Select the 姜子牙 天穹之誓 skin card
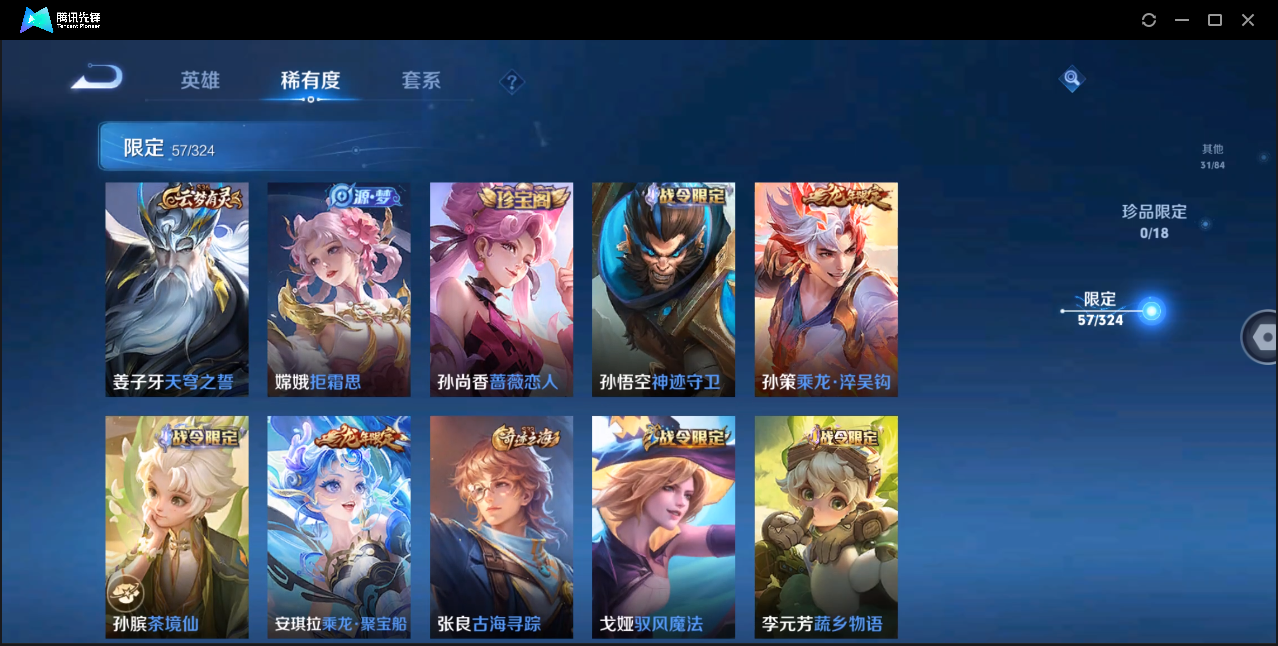The image size is (1278, 646). (177, 289)
